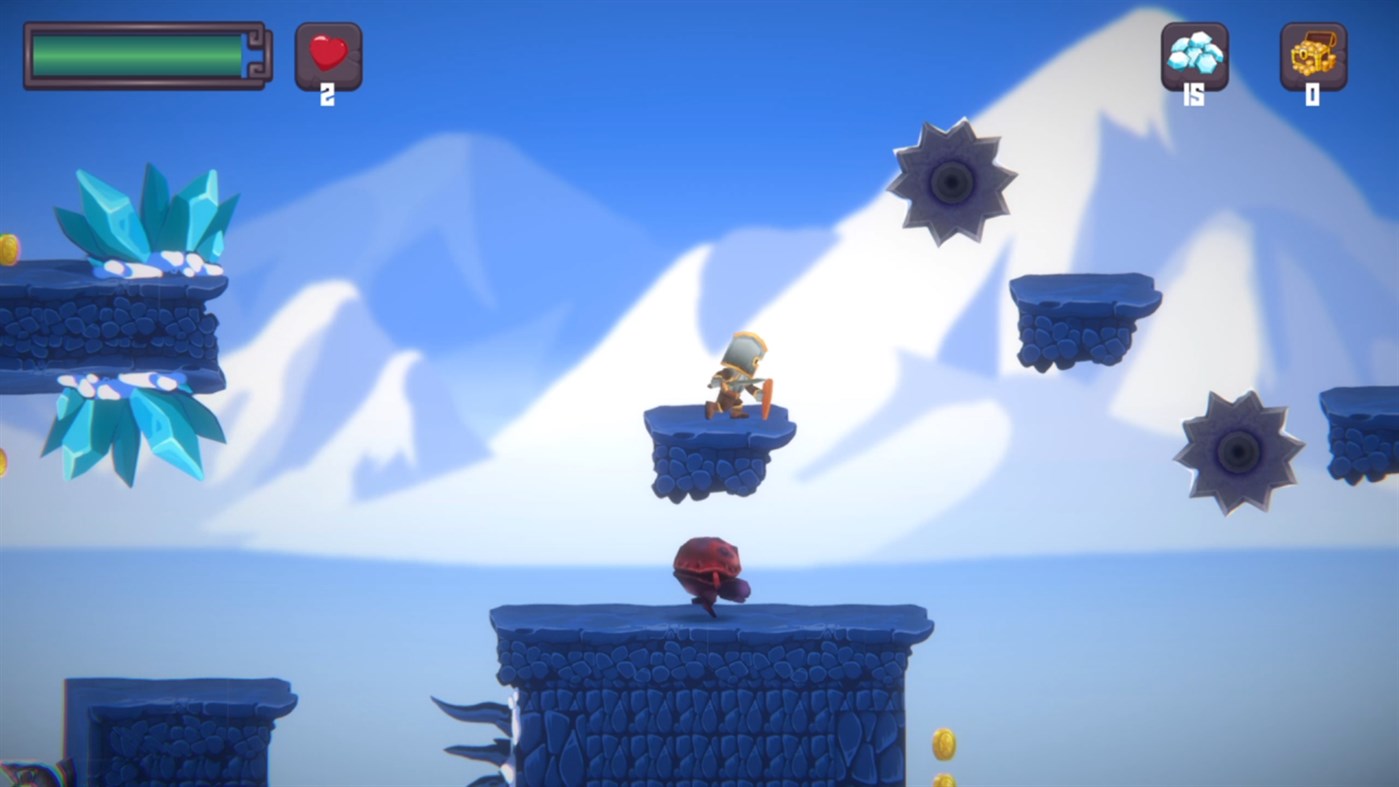Click the inverted crystal cluster hanging below the left platform
The height and width of the screenshot is (787, 1399).
(130, 430)
